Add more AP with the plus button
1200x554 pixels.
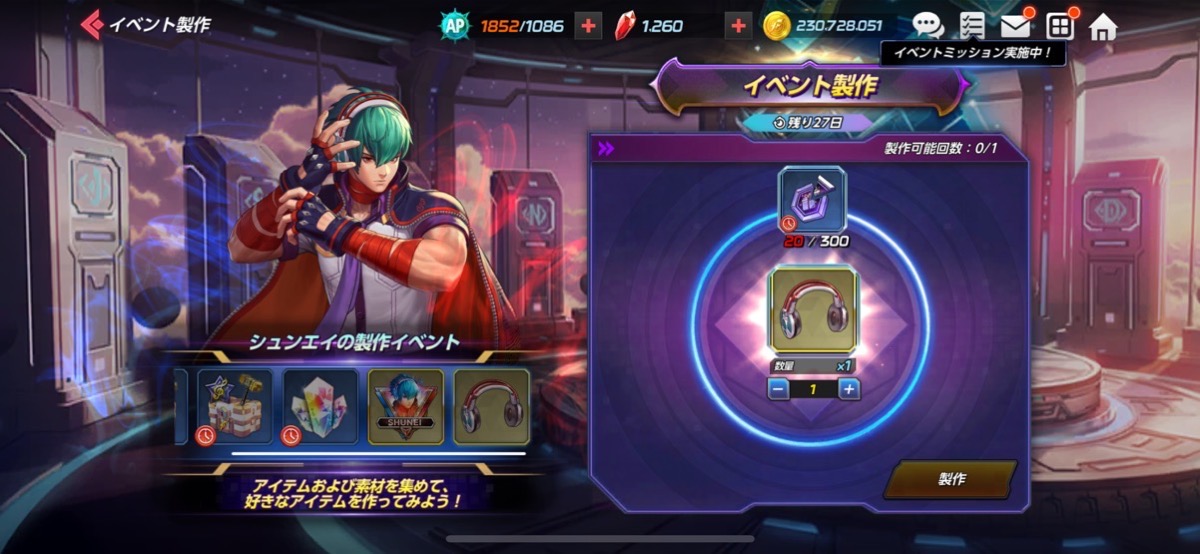pyautogui.click(x=588, y=26)
